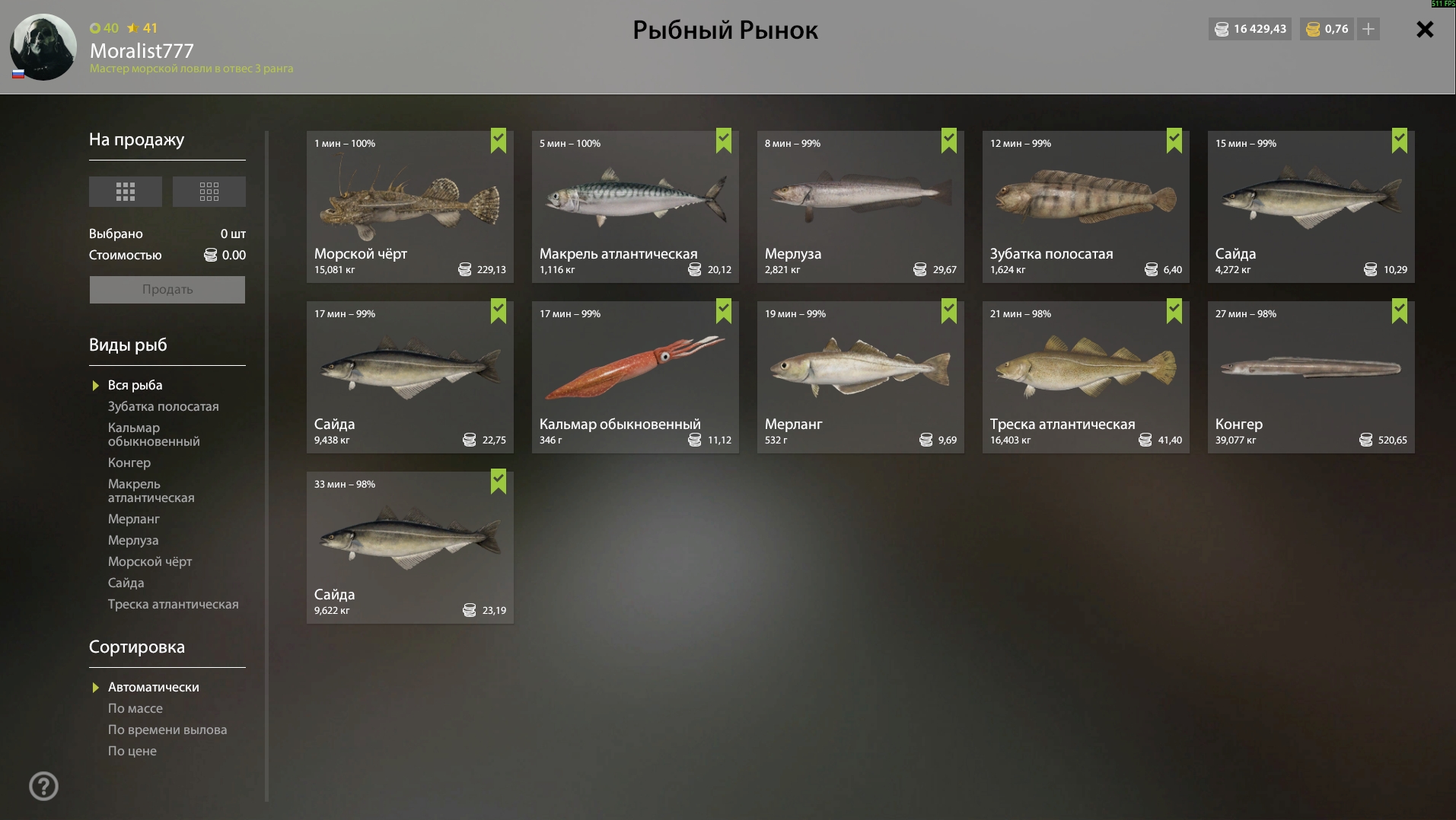1456x820 pixels.
Task: Deselect all fish with outlined grid button
Action: click(x=209, y=192)
